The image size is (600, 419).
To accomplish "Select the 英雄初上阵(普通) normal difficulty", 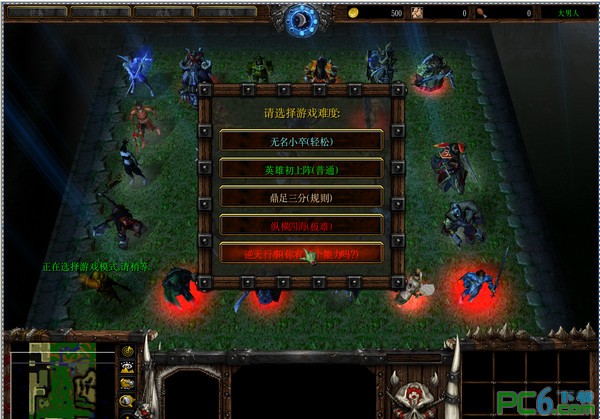I will click(300, 169).
